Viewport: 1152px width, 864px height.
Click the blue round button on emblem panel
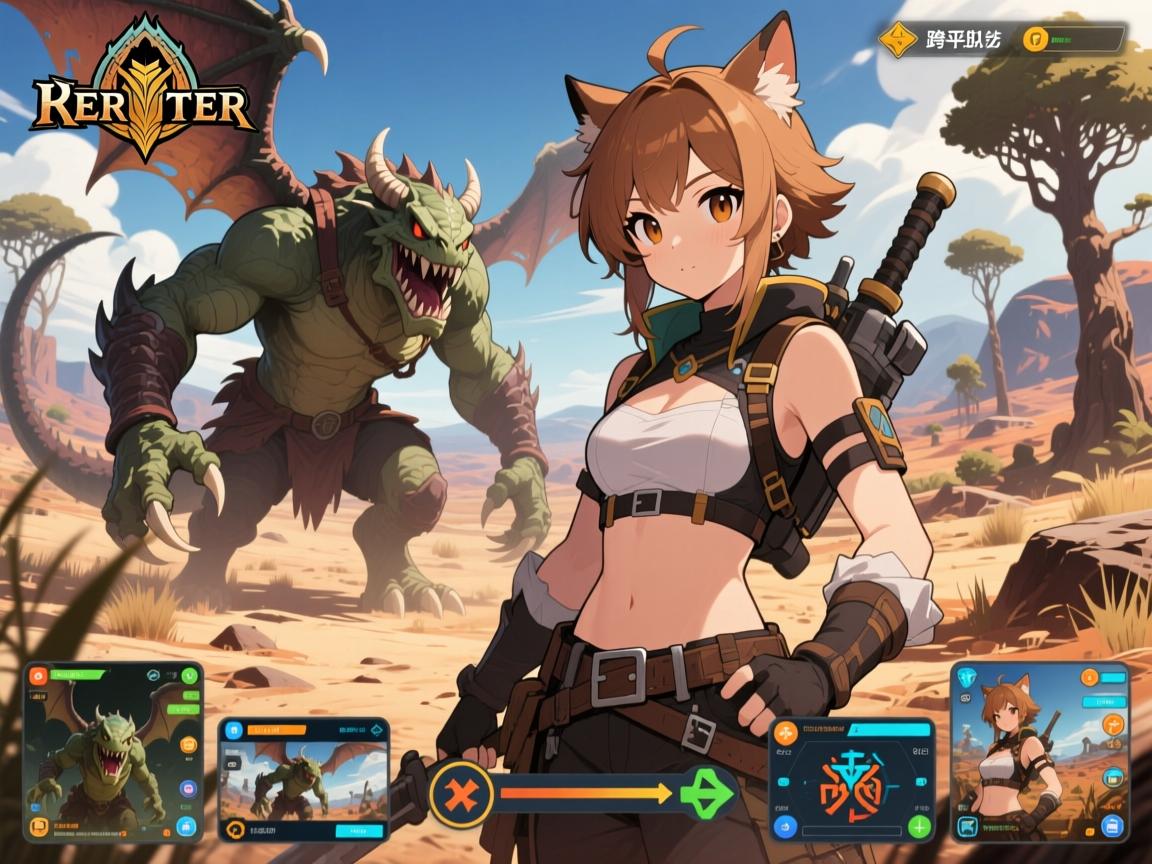786,827
